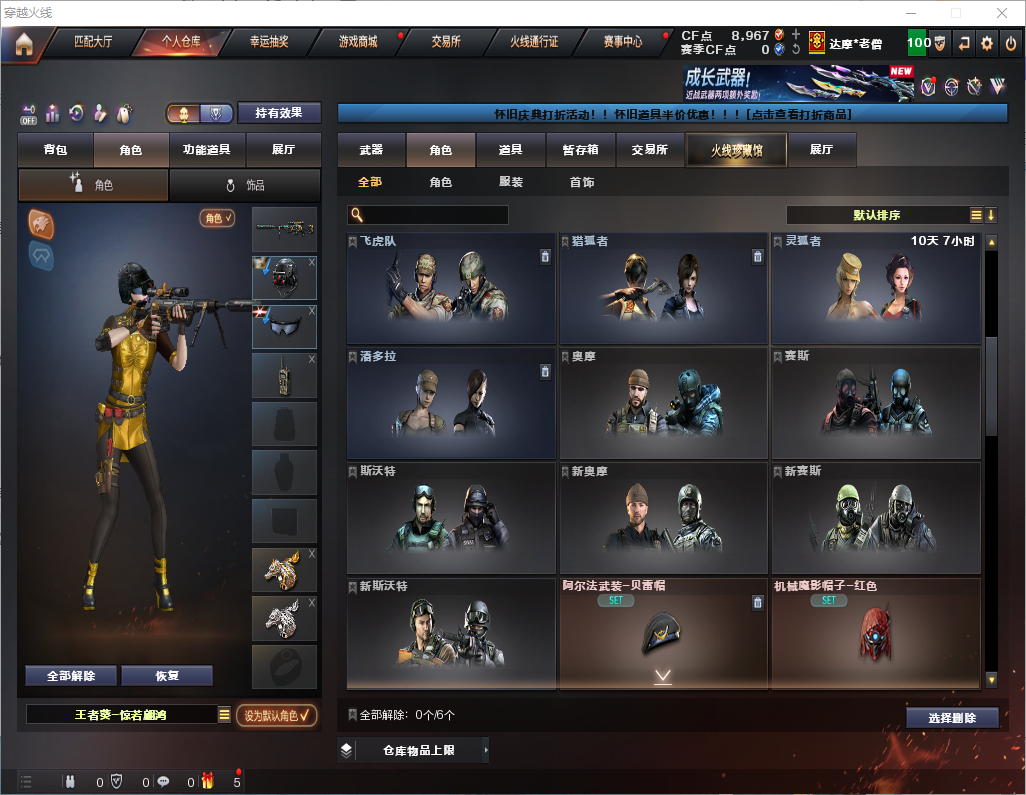Open the 火线珍藏馆 collection tab
1026x795 pixels.
tap(736, 150)
